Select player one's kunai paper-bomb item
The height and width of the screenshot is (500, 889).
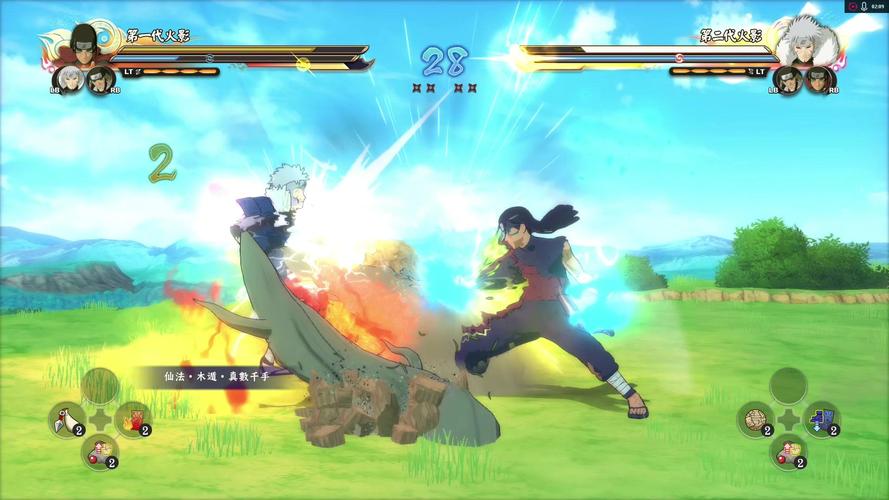tap(66, 418)
